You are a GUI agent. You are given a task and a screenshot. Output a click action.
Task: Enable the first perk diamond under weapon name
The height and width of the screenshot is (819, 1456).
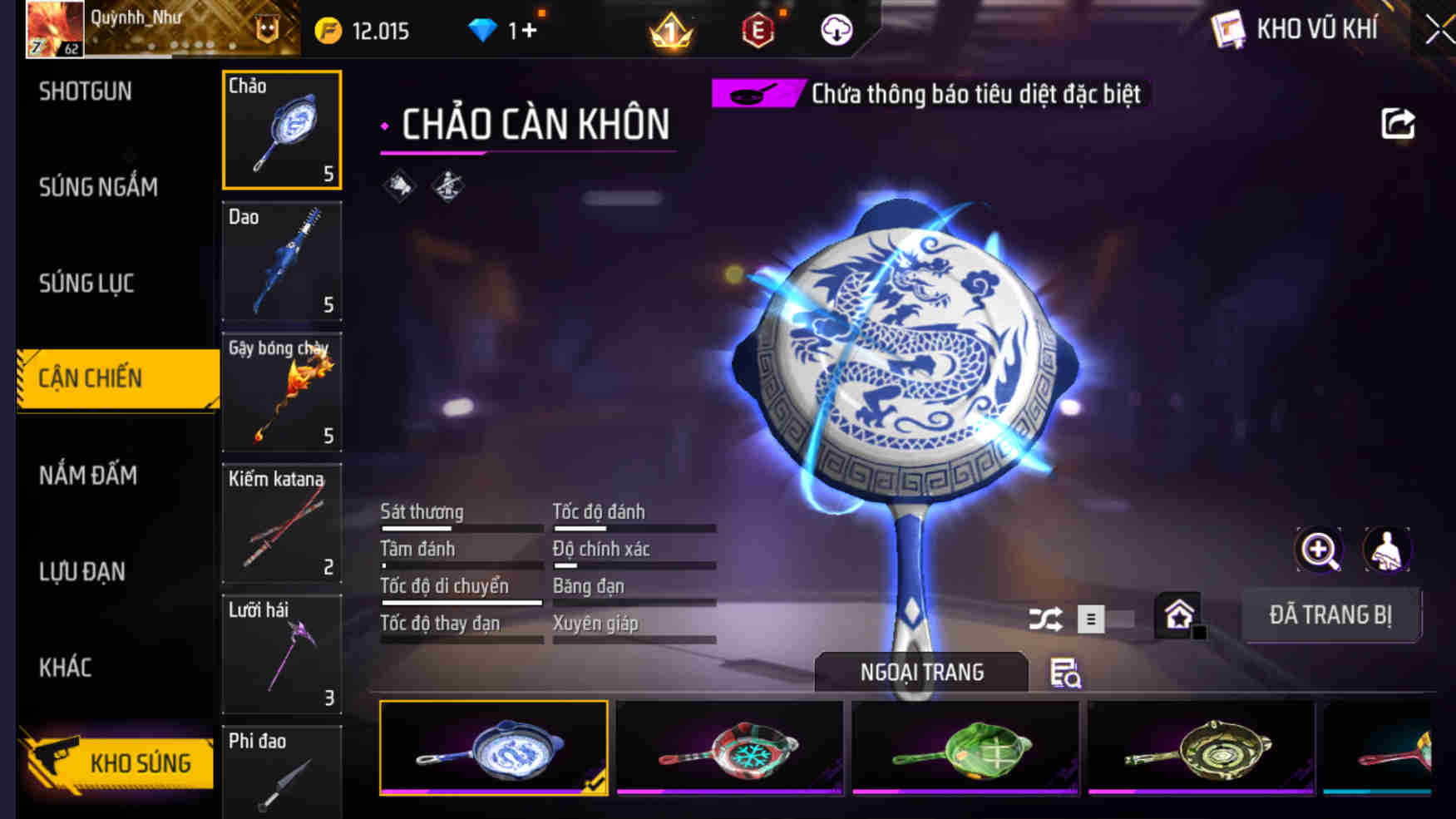pos(399,184)
